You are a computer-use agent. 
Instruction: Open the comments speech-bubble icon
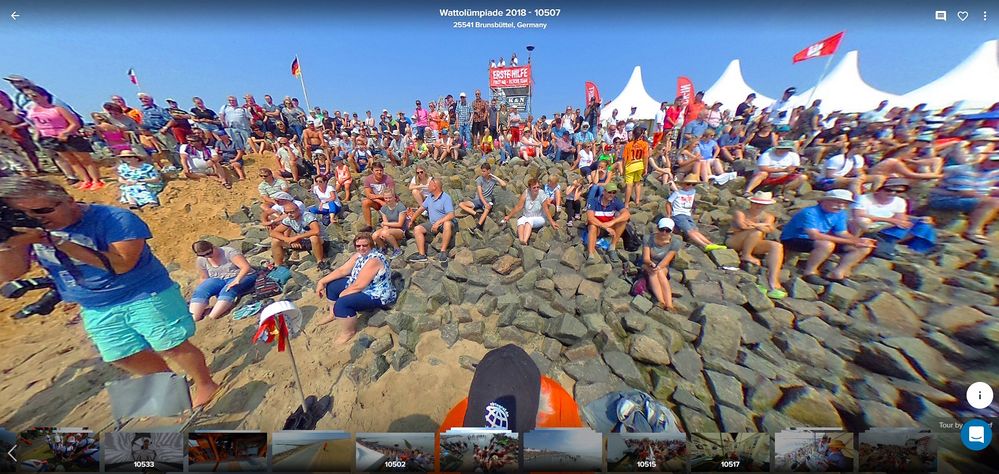(940, 16)
